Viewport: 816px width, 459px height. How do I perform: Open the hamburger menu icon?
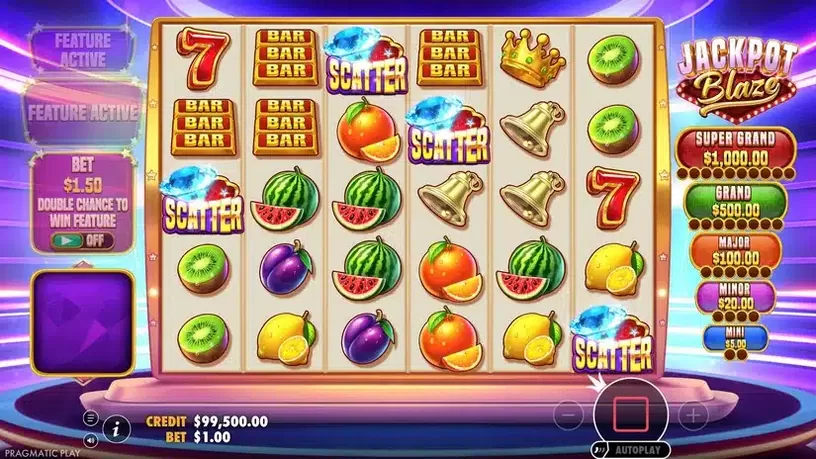tap(91, 417)
